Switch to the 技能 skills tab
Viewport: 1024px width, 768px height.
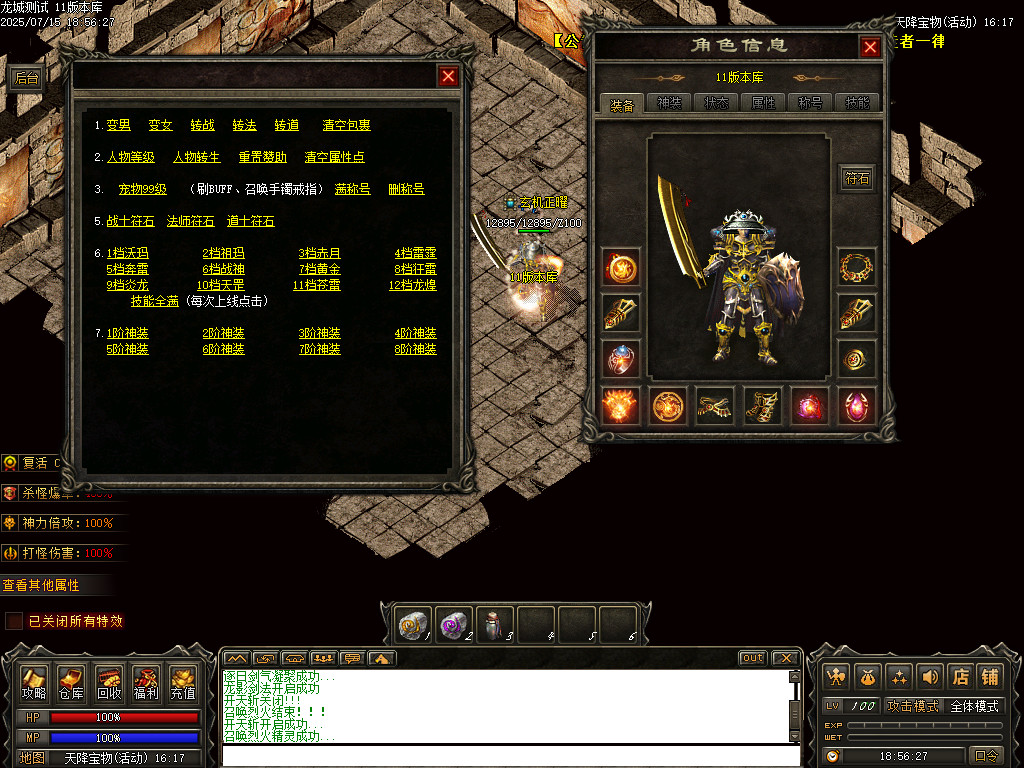coord(857,103)
